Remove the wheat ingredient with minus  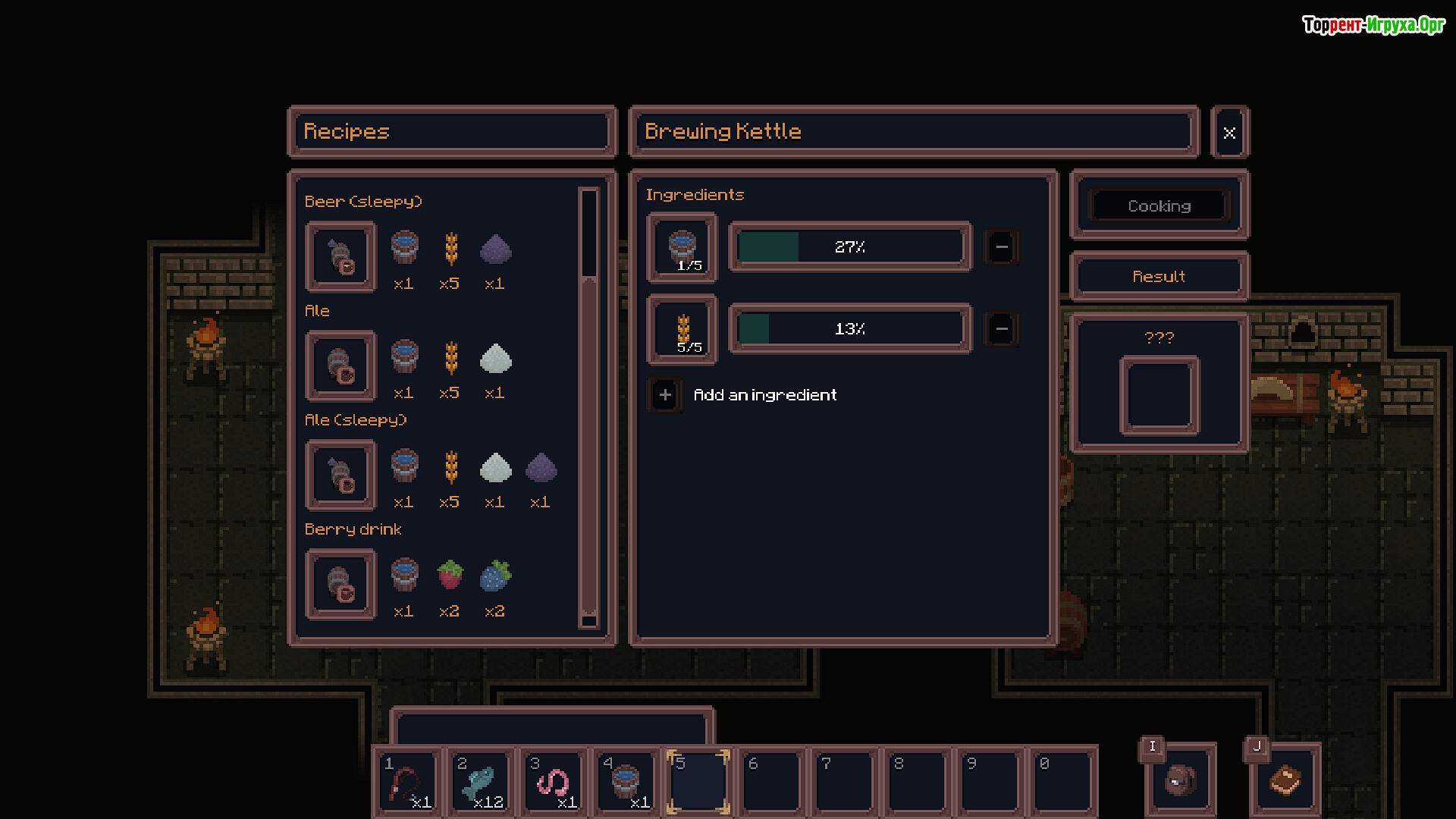(1002, 329)
